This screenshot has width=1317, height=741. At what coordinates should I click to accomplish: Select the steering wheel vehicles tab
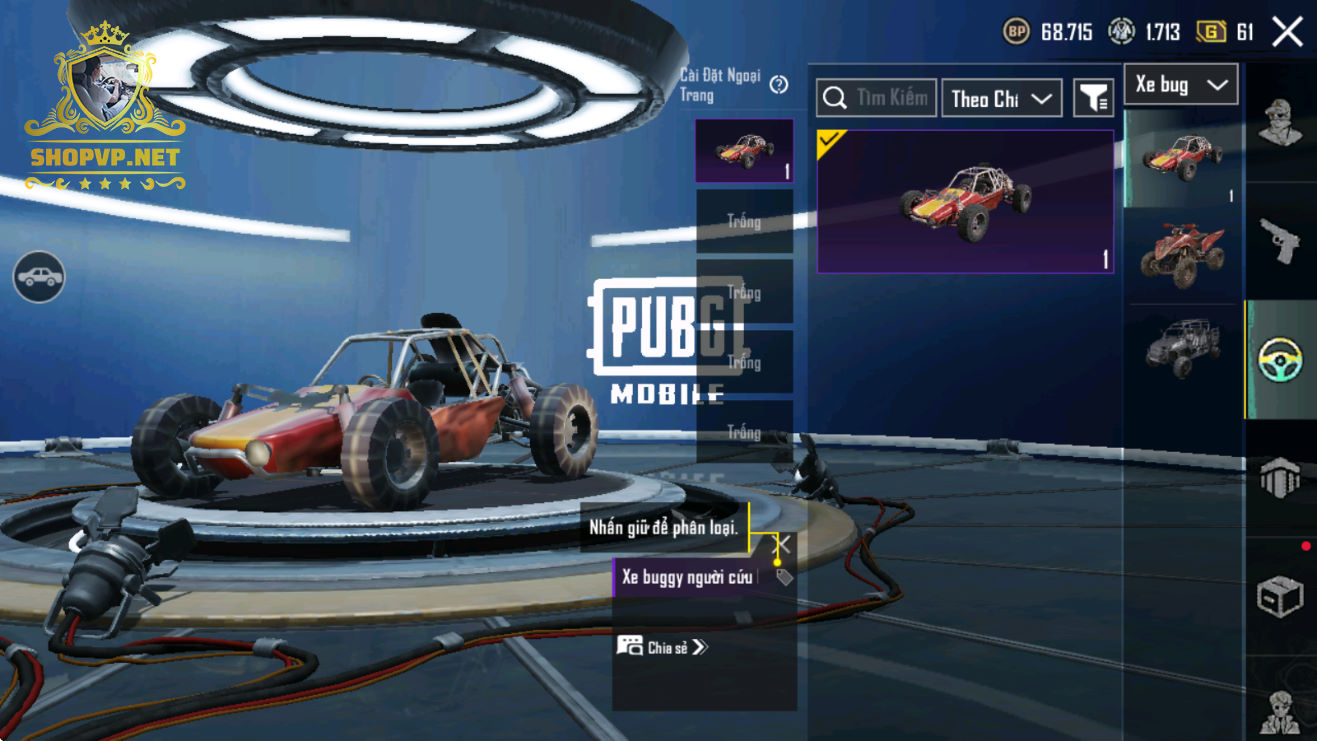[1280, 360]
